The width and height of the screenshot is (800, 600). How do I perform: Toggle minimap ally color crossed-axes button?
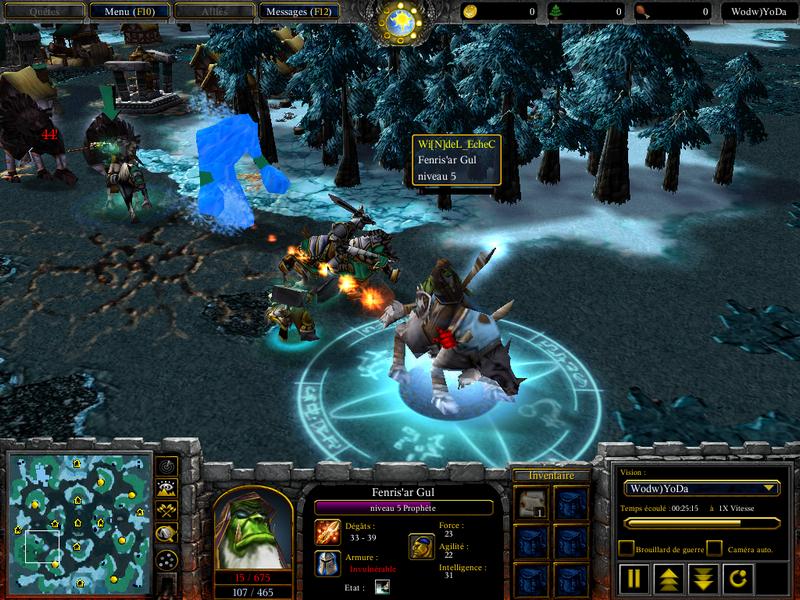166,511
